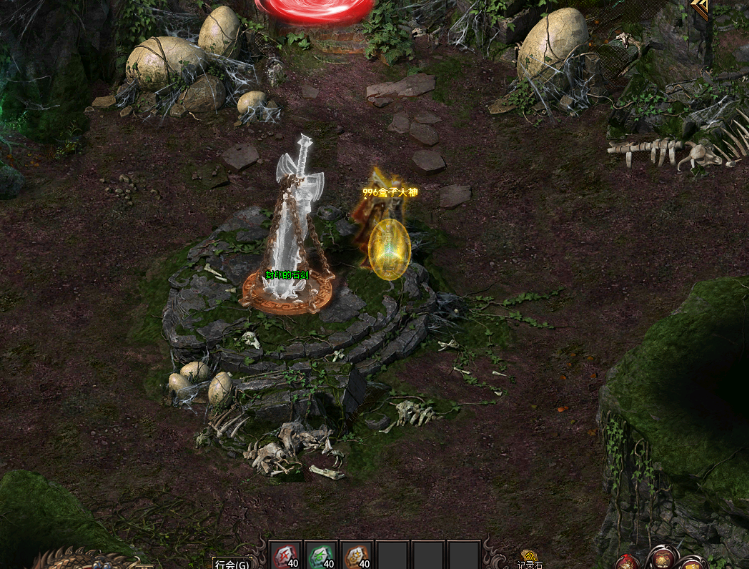The image size is (749, 569).
Task: Open the 行会(G) guild button
Action: (232, 563)
